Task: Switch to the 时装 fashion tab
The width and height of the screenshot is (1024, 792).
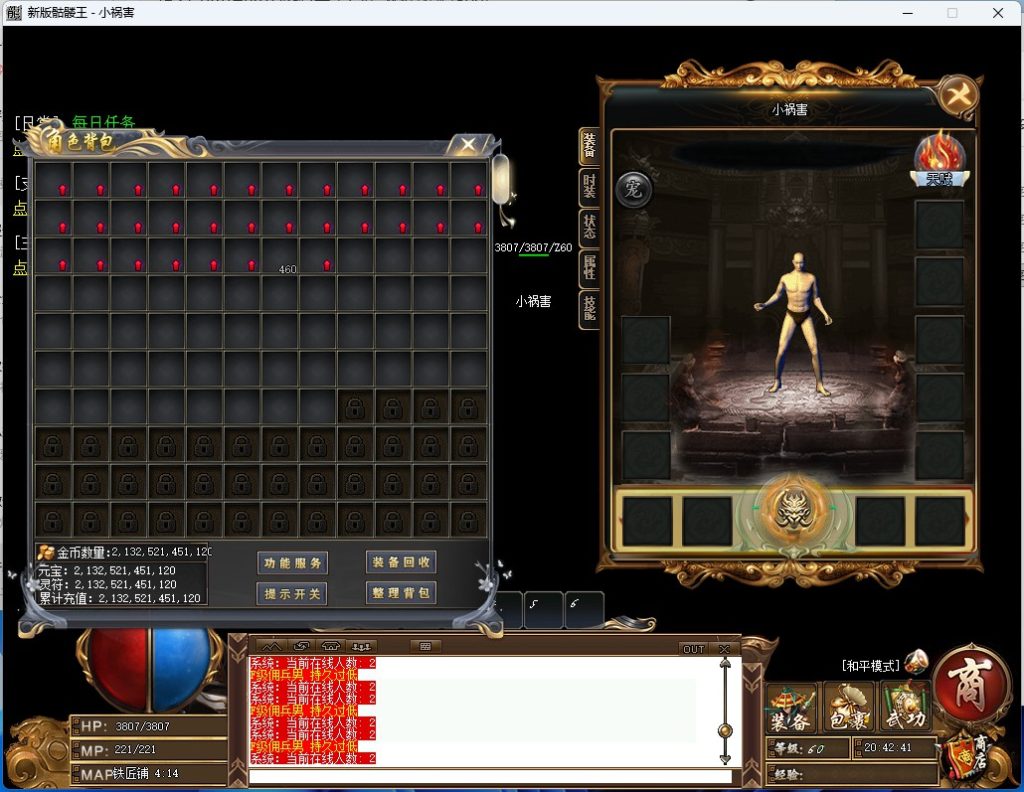Action: (x=589, y=187)
